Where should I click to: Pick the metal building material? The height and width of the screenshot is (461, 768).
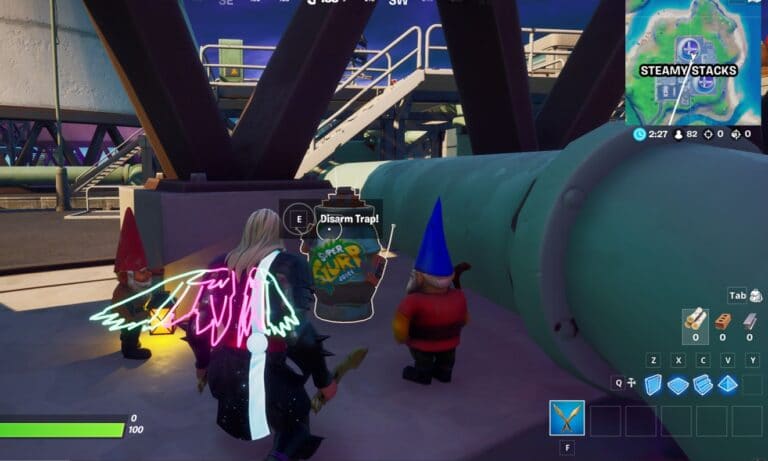coord(749,321)
